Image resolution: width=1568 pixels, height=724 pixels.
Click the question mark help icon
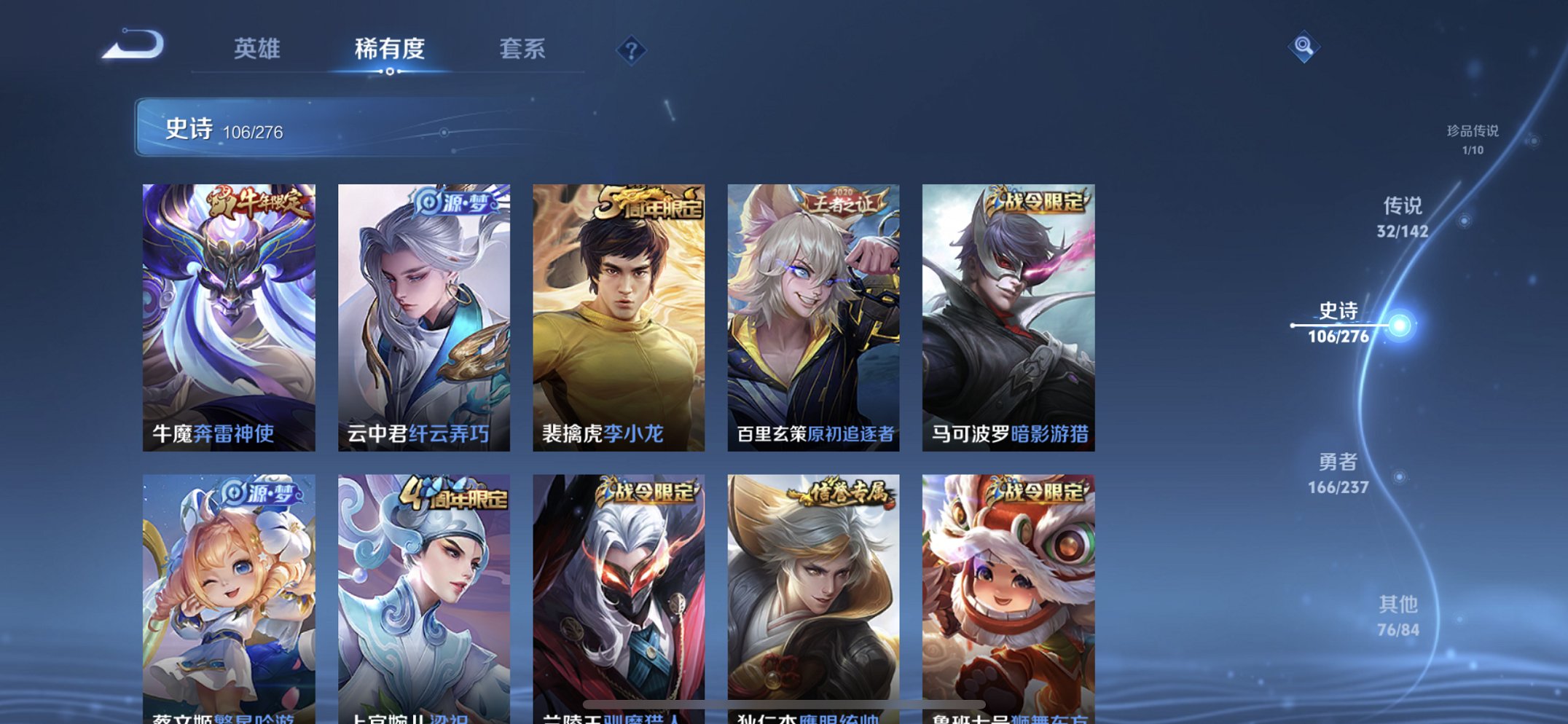(631, 50)
